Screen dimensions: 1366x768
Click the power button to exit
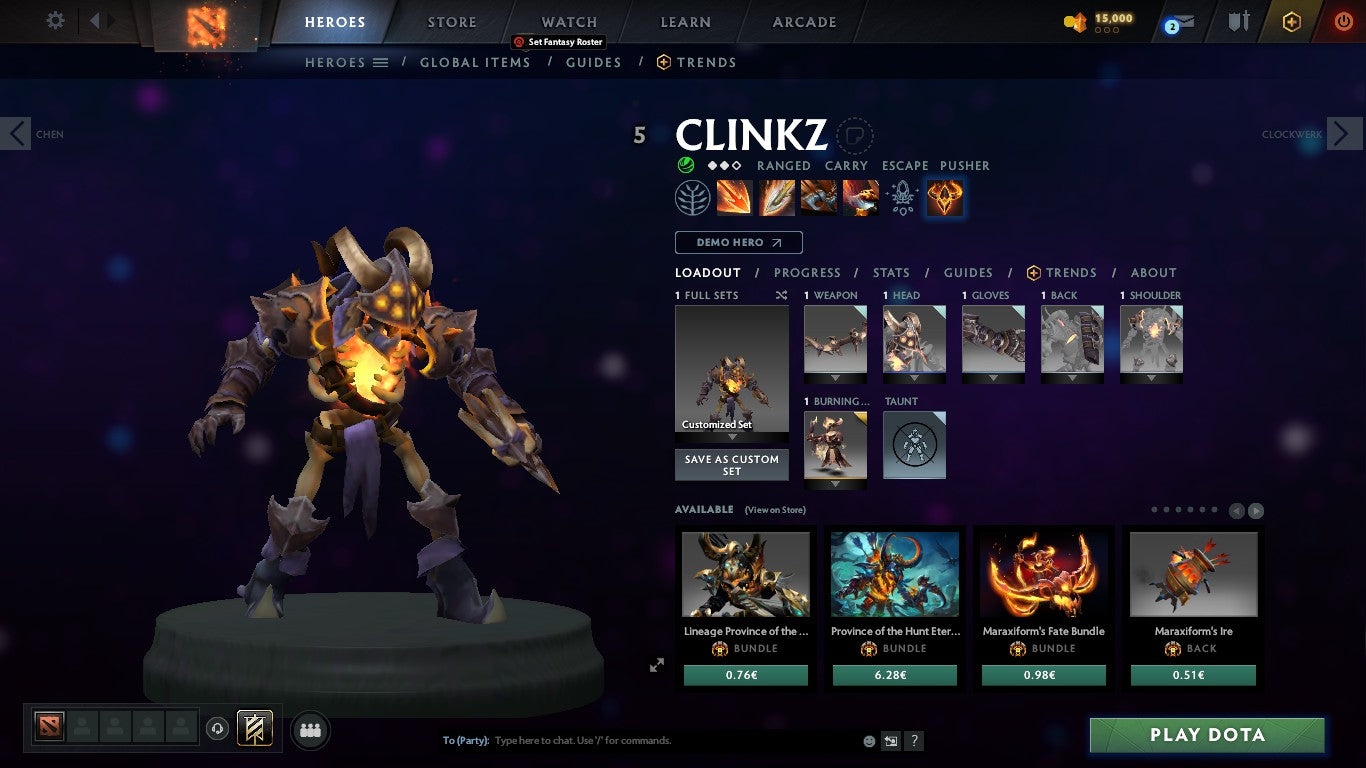[1341, 20]
